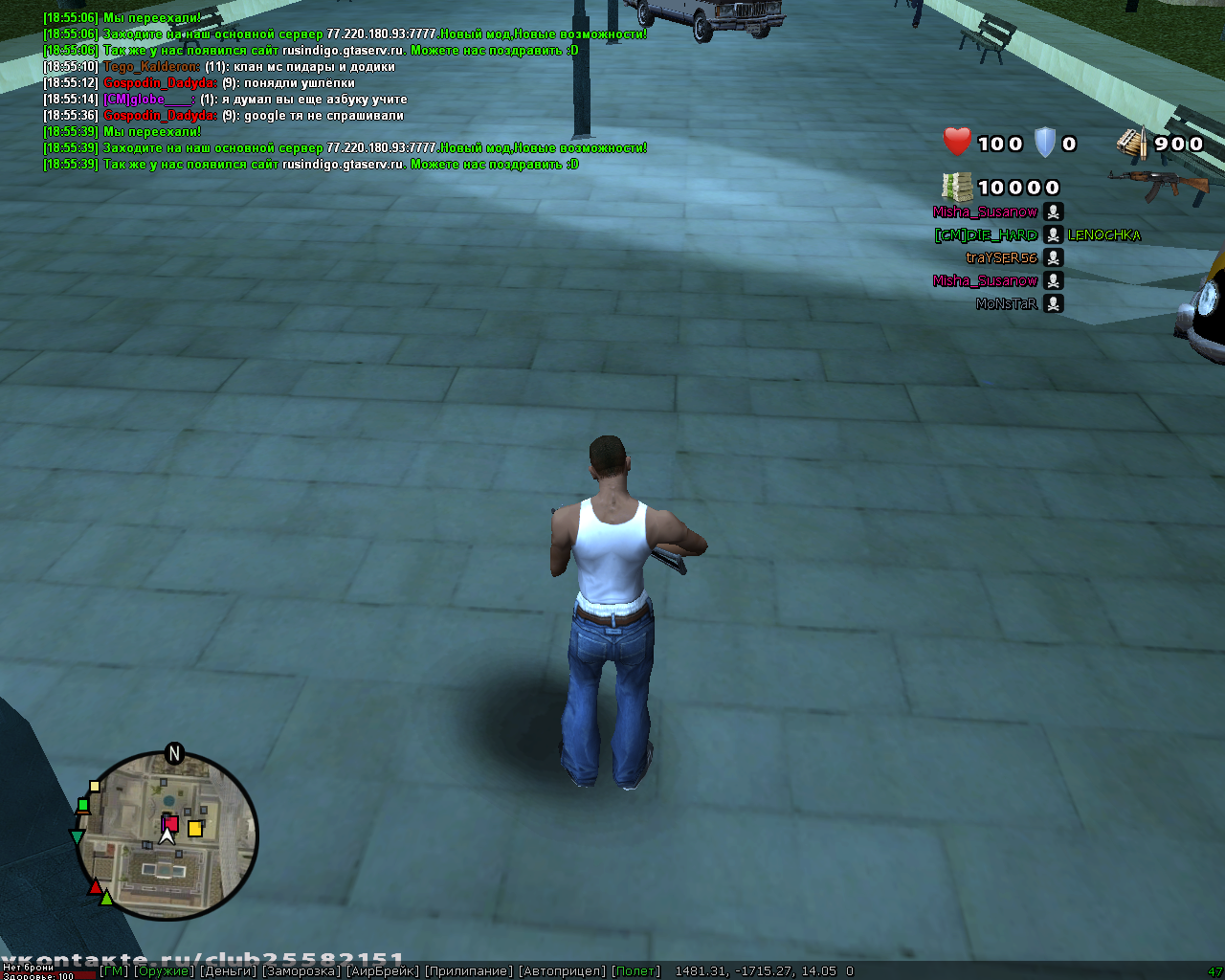Image resolution: width=1225 pixels, height=980 pixels.
Task: Click the bright green square marker at minimap edge
Action: (83, 805)
